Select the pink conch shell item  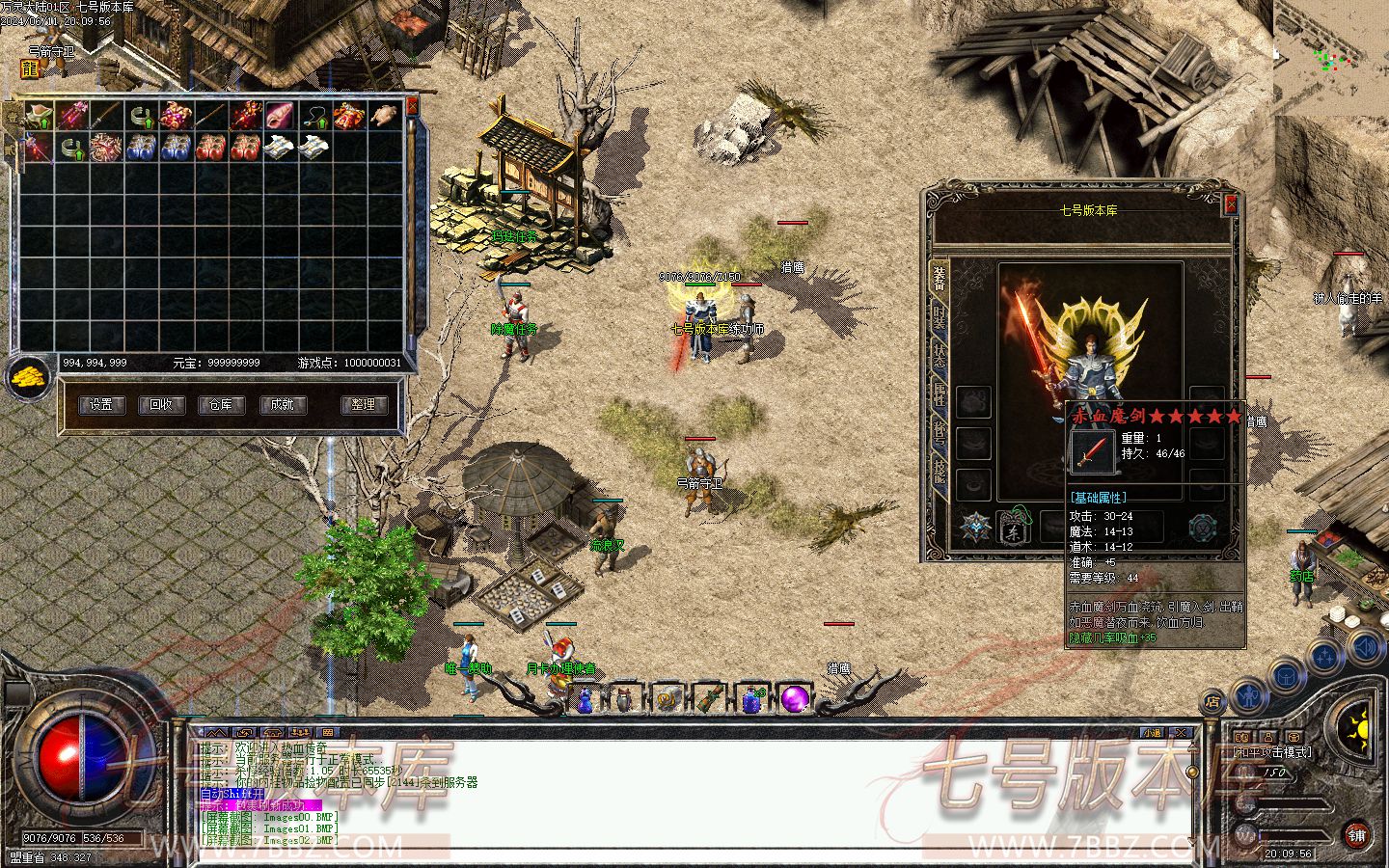pos(280,117)
